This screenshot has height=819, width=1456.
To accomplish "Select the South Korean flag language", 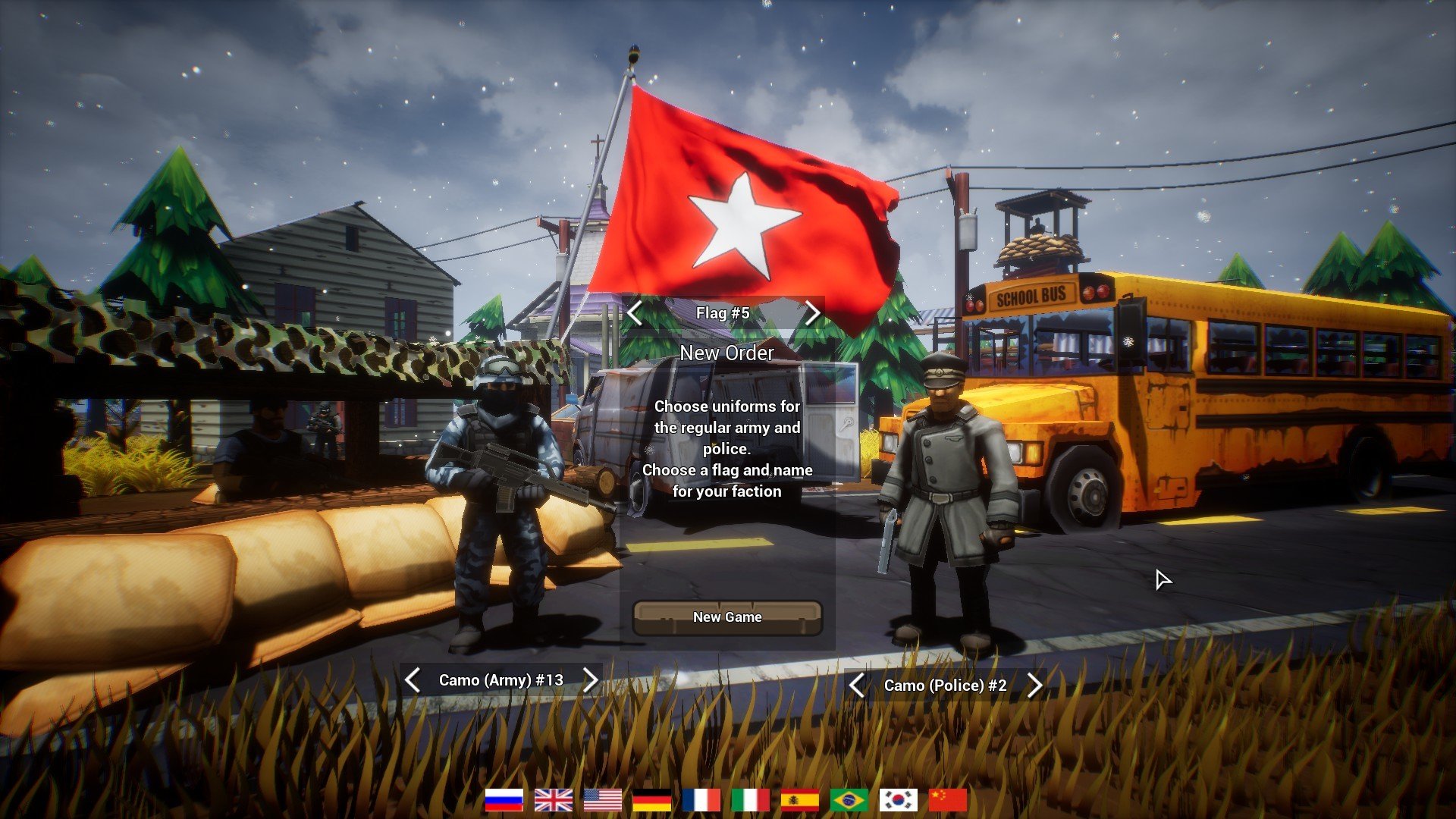I will coord(899,799).
